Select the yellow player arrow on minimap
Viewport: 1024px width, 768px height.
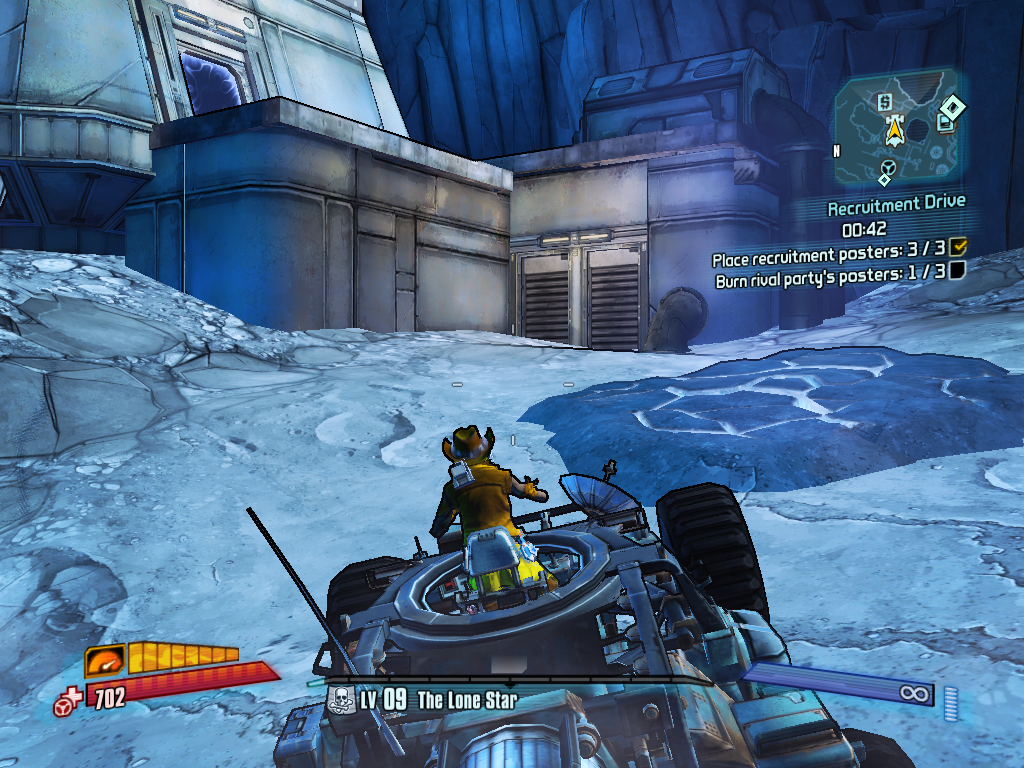893,129
